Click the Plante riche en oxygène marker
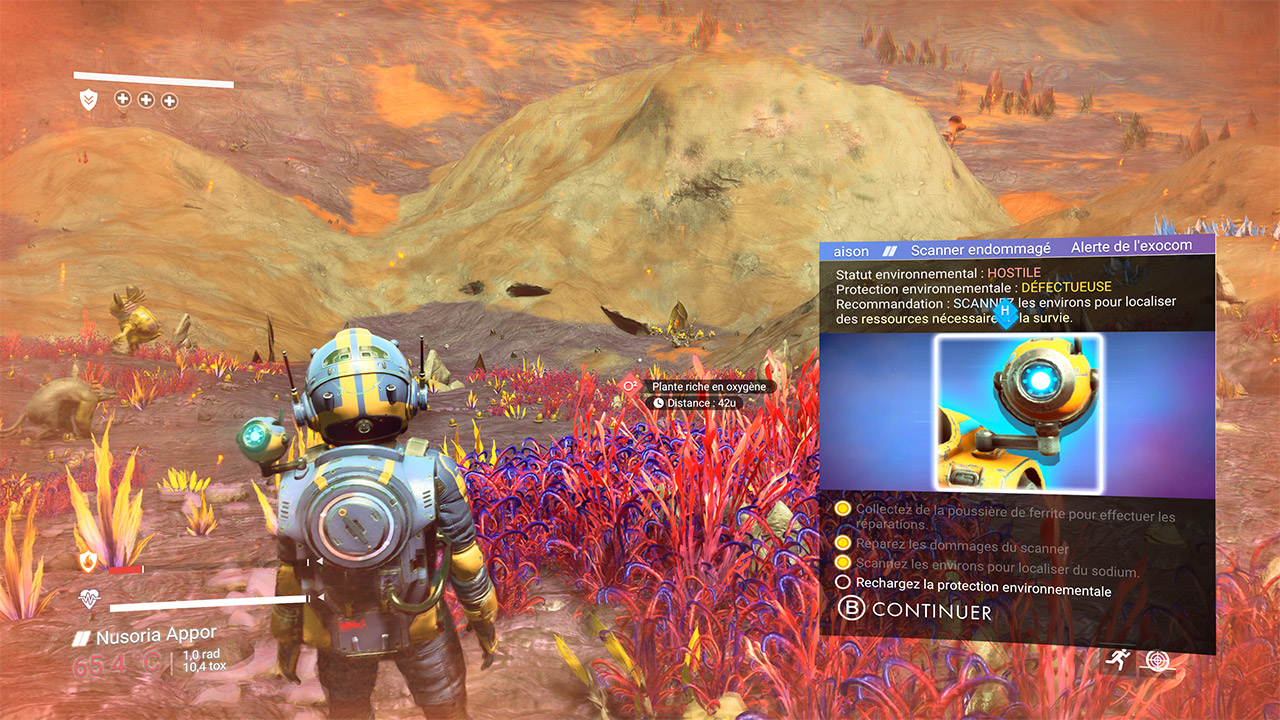Image resolution: width=1280 pixels, height=720 pixels. tap(707, 387)
